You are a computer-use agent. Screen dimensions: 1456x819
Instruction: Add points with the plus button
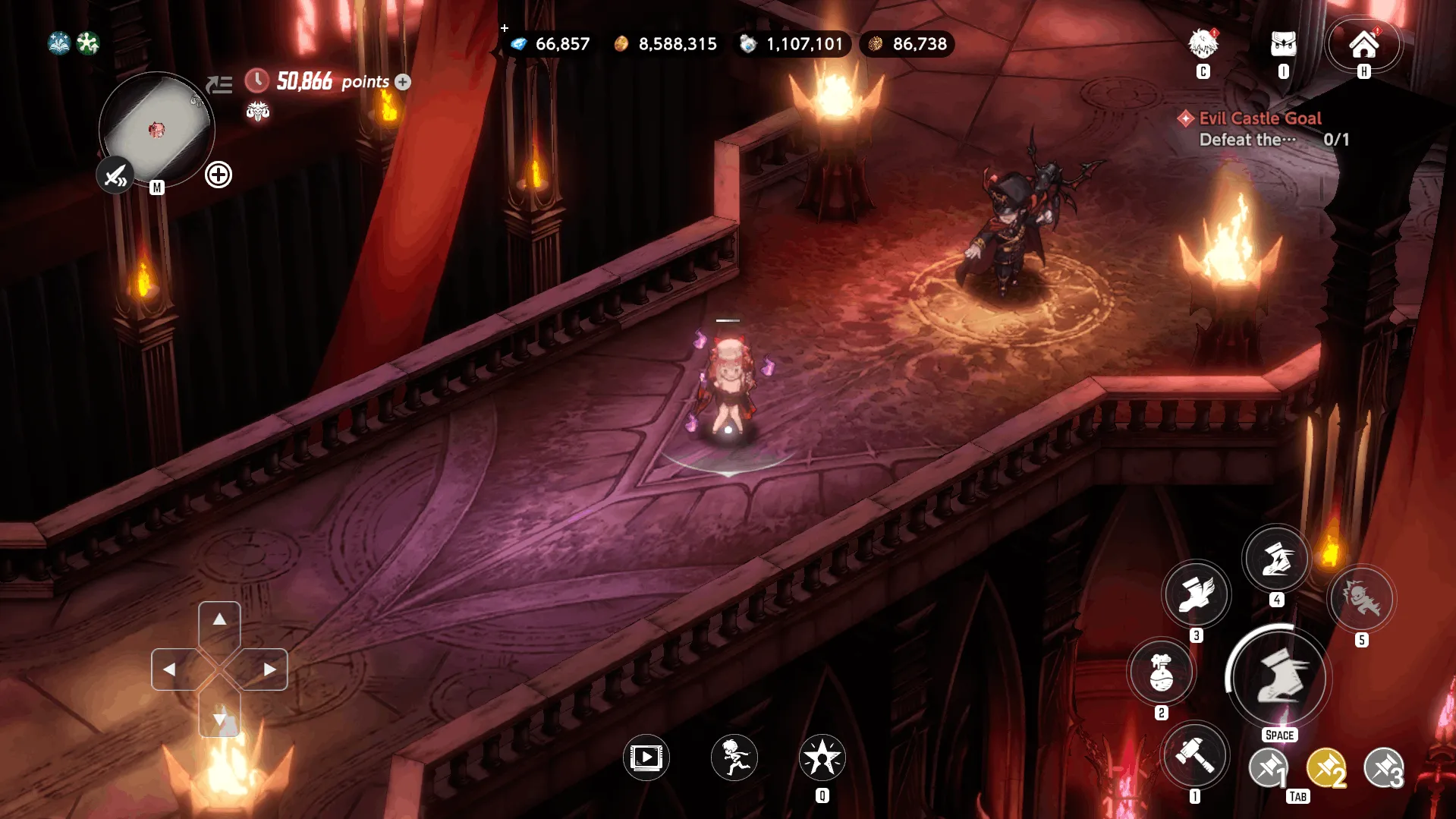403,82
